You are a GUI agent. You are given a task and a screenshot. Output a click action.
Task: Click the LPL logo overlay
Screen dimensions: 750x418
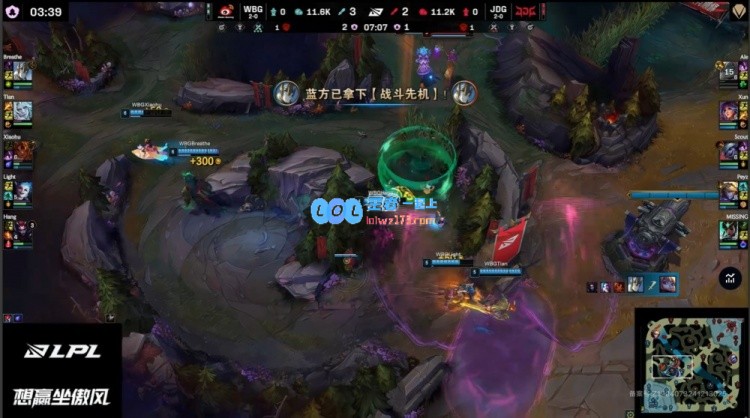[60, 352]
